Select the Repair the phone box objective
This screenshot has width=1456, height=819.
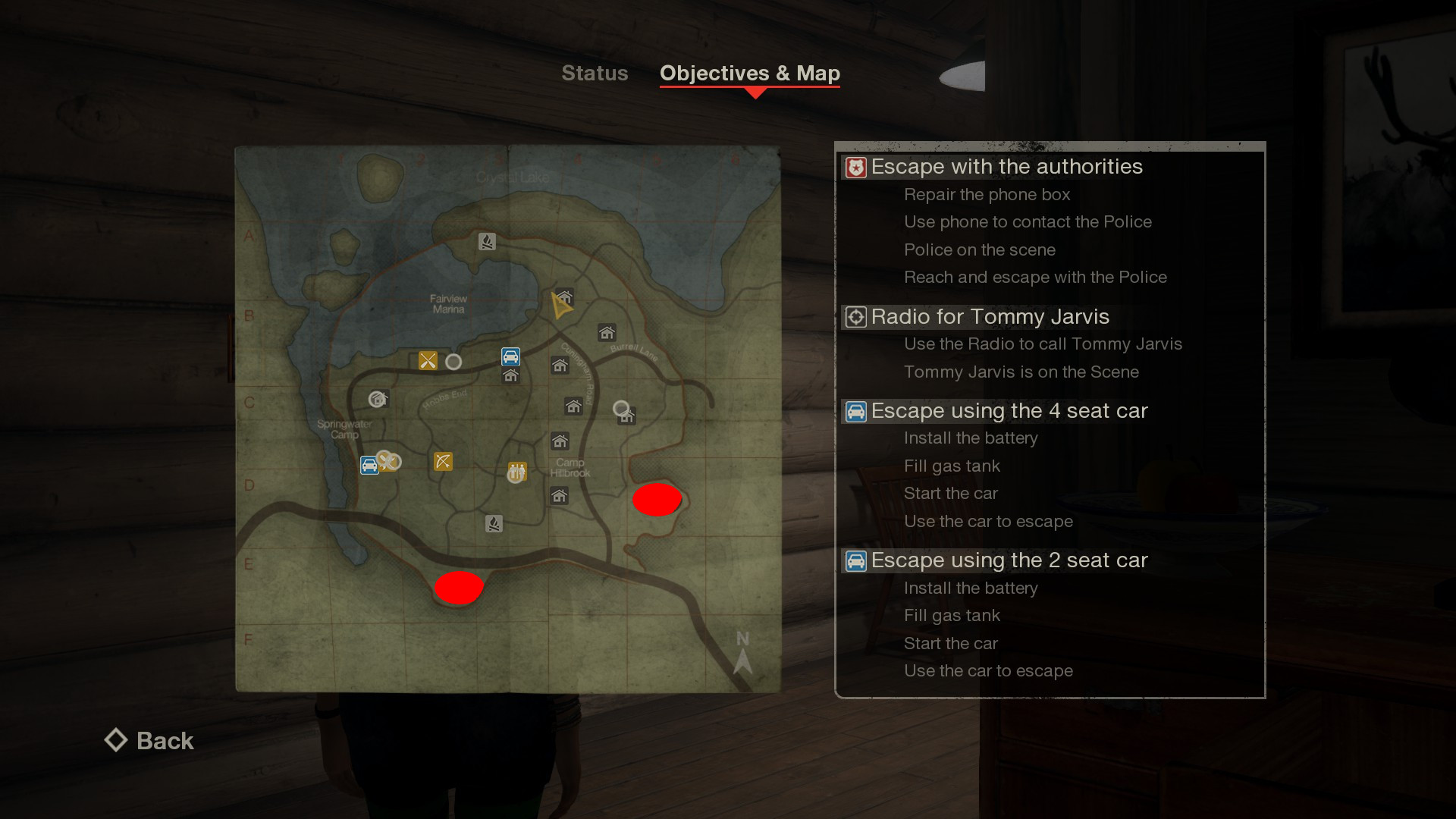[987, 195]
